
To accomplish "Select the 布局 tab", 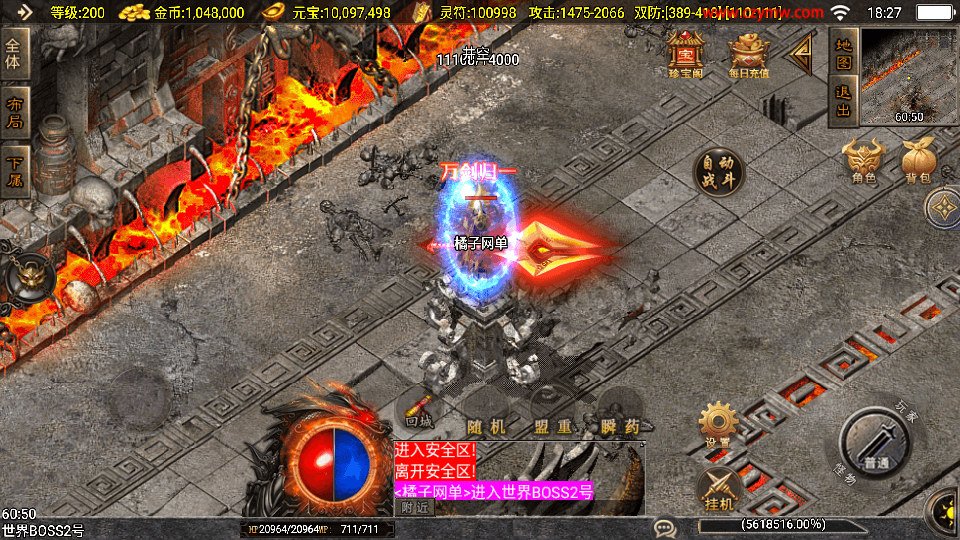I will 14,113.
